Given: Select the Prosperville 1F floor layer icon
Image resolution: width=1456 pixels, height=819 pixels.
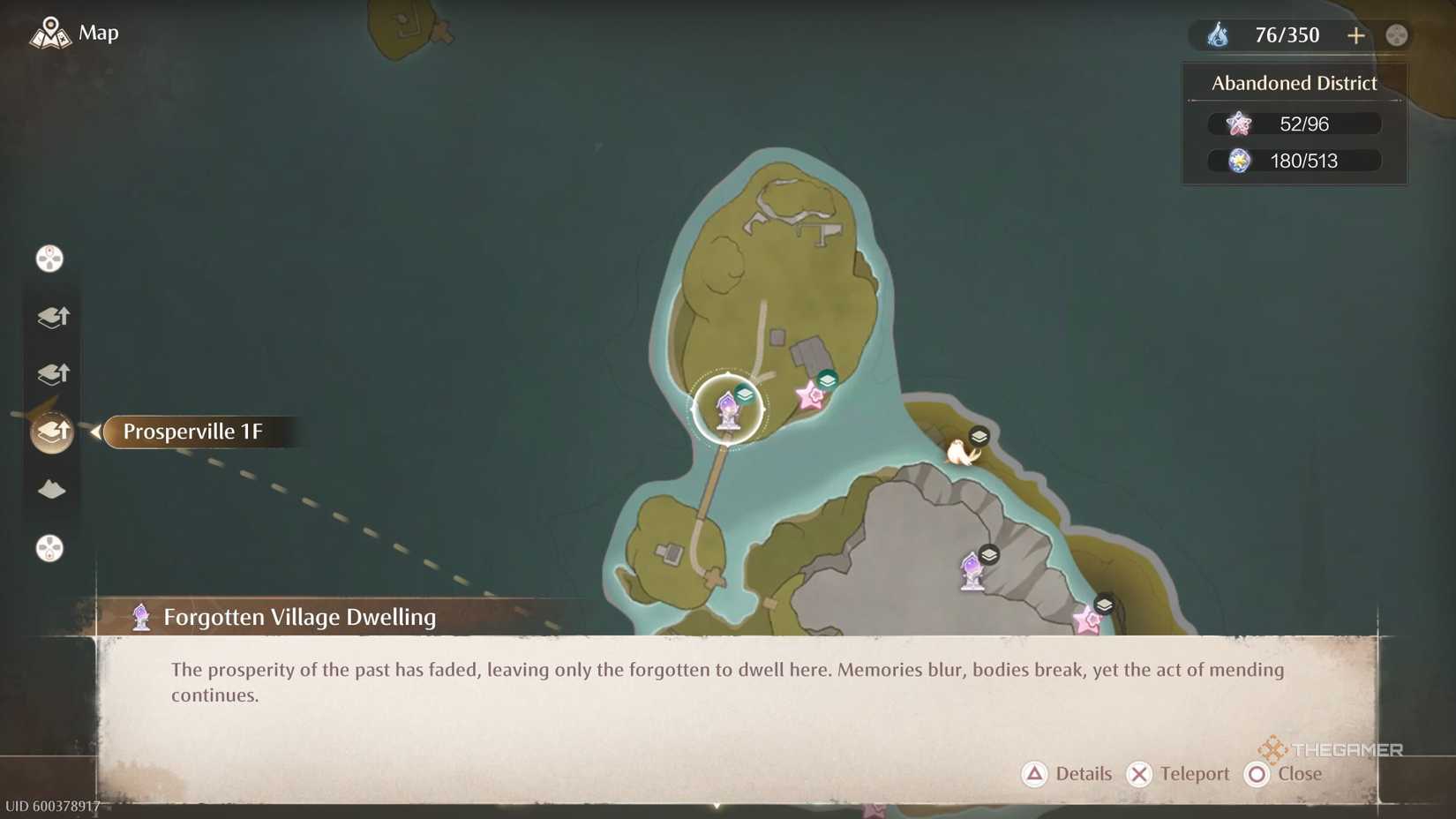Looking at the screenshot, I should (x=52, y=432).
